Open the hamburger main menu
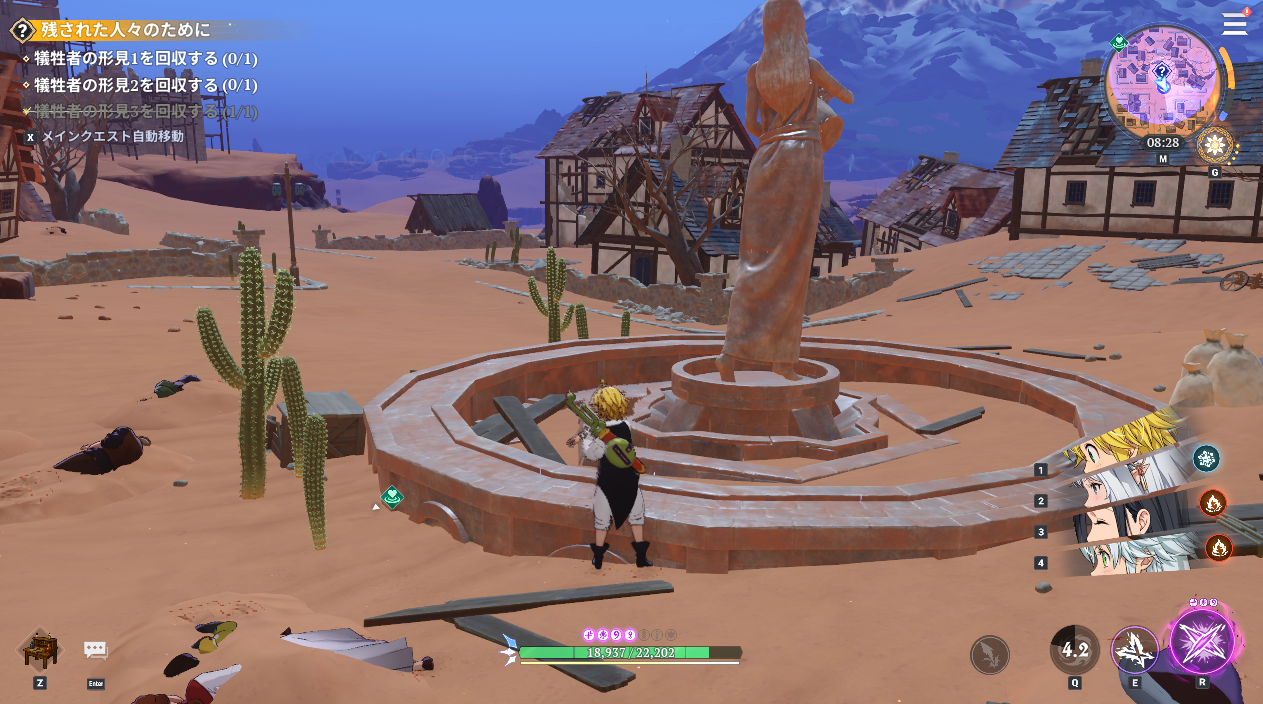Image resolution: width=1263 pixels, height=704 pixels. pyautogui.click(x=1234, y=24)
